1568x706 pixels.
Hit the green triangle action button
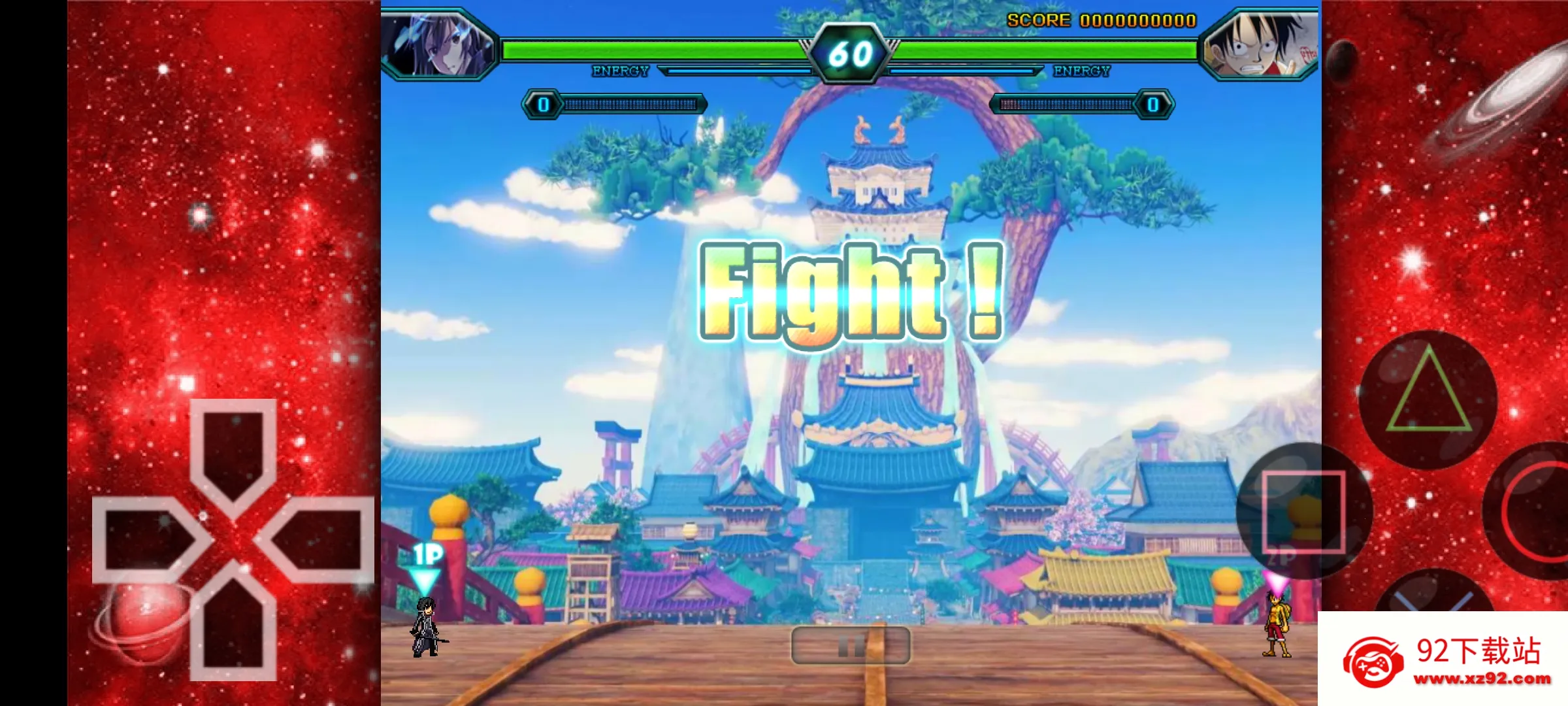1429,399
